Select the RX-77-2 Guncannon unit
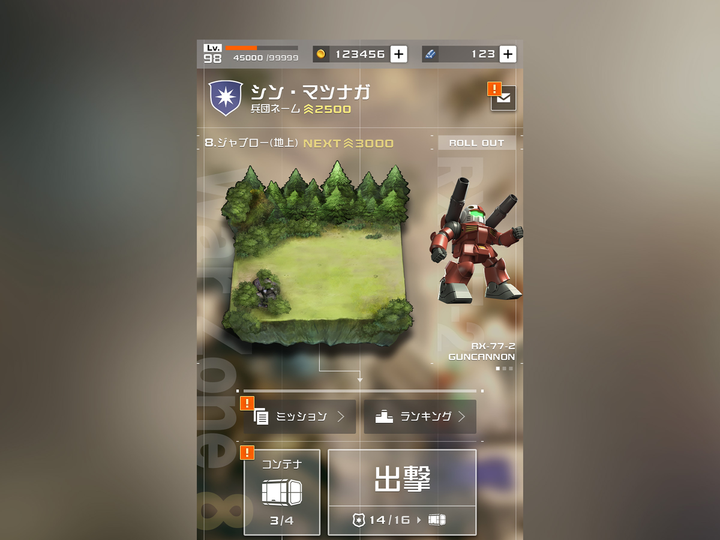Image resolution: width=720 pixels, height=540 pixels. [477, 243]
